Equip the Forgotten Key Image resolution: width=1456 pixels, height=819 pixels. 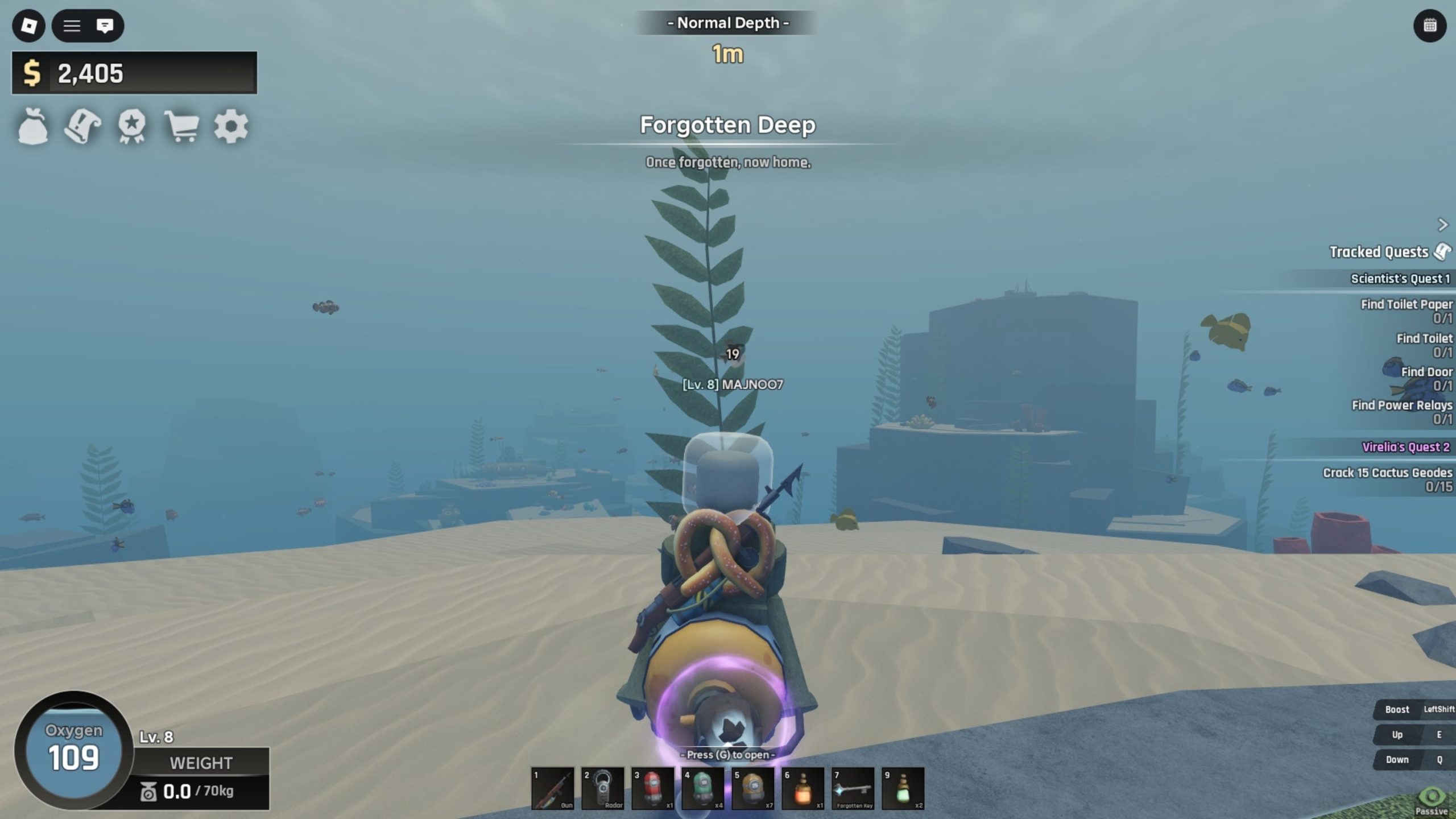tap(853, 788)
